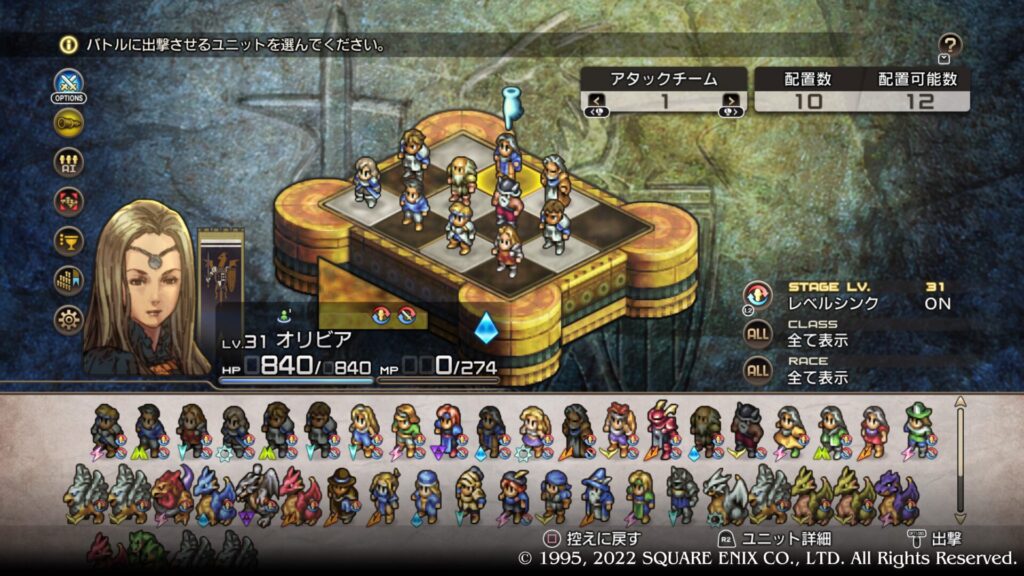
Task: Open the question mark help button
Action: point(950,45)
